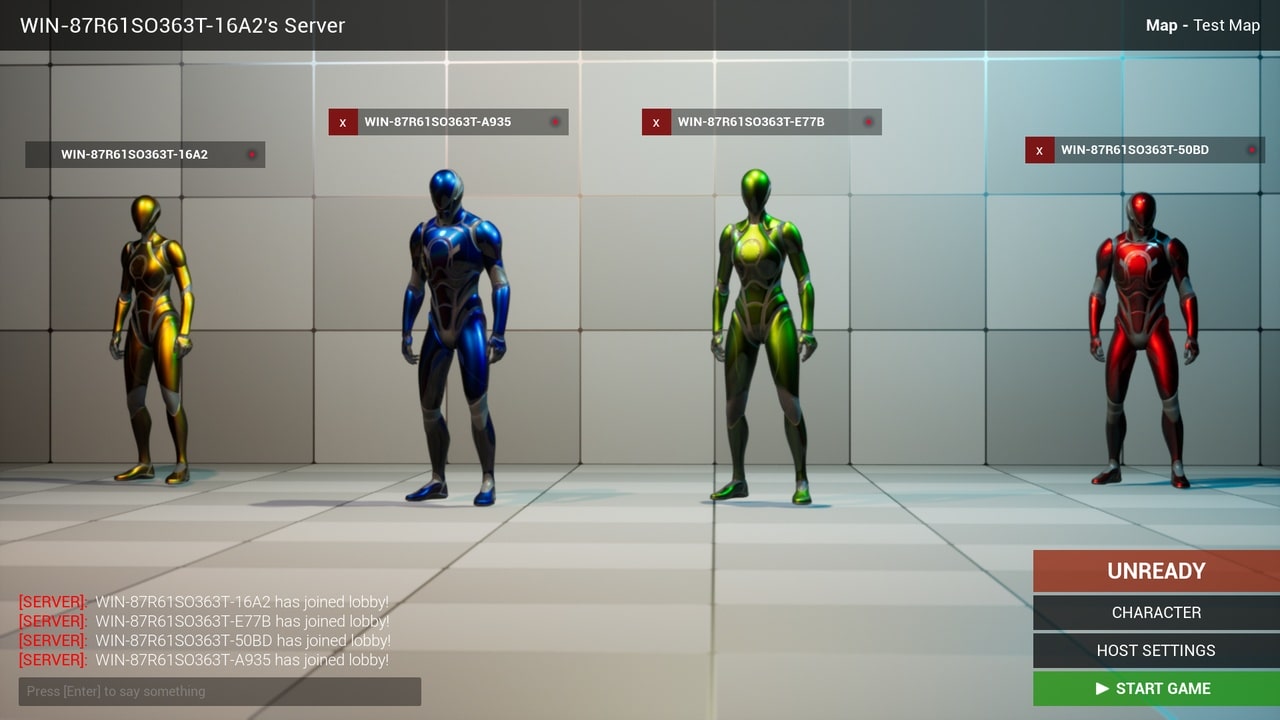Open HOST SETTINGS
This screenshot has width=1280, height=720.
coord(1155,650)
